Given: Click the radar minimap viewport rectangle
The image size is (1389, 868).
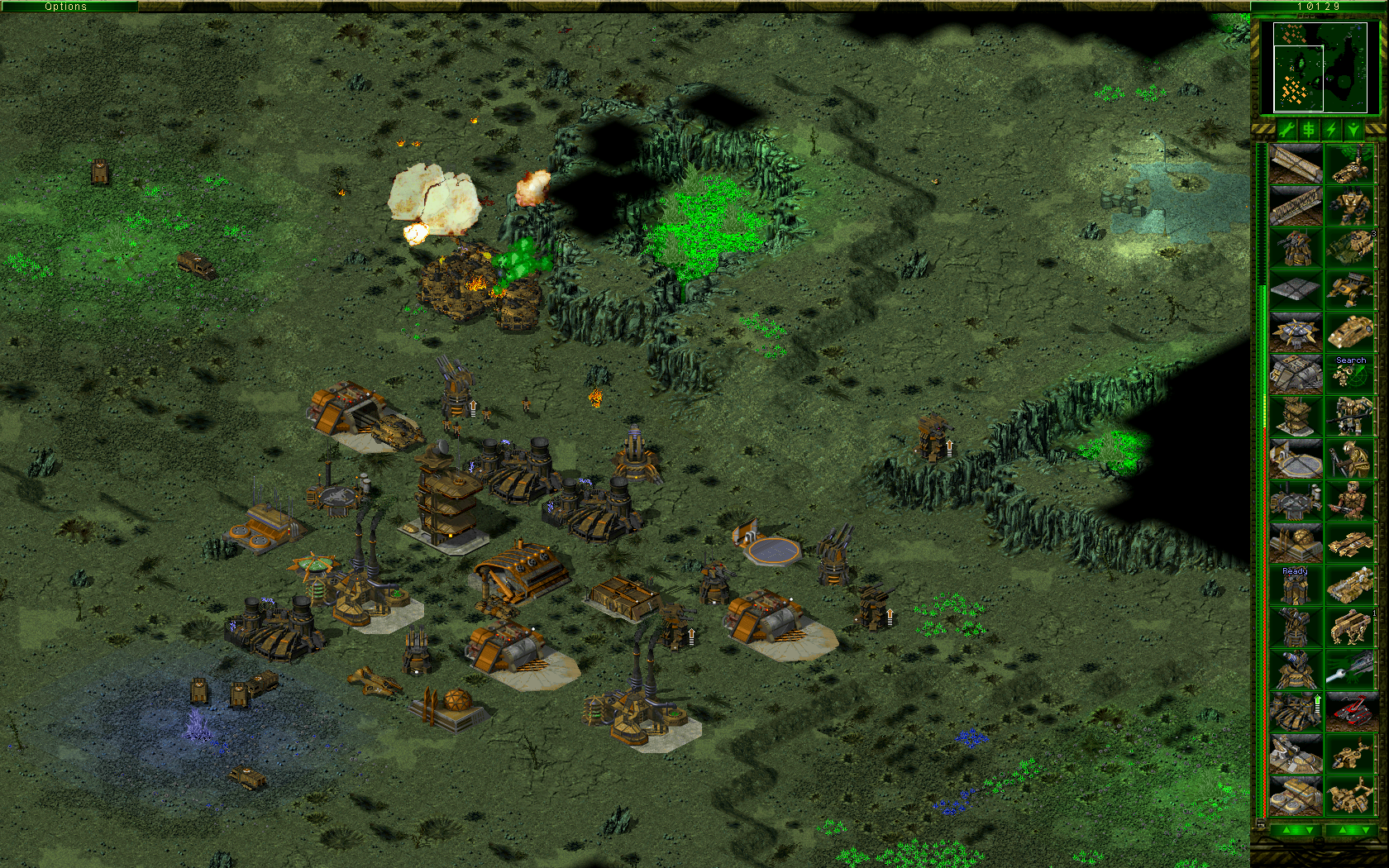Looking at the screenshot, I should (1298, 79).
